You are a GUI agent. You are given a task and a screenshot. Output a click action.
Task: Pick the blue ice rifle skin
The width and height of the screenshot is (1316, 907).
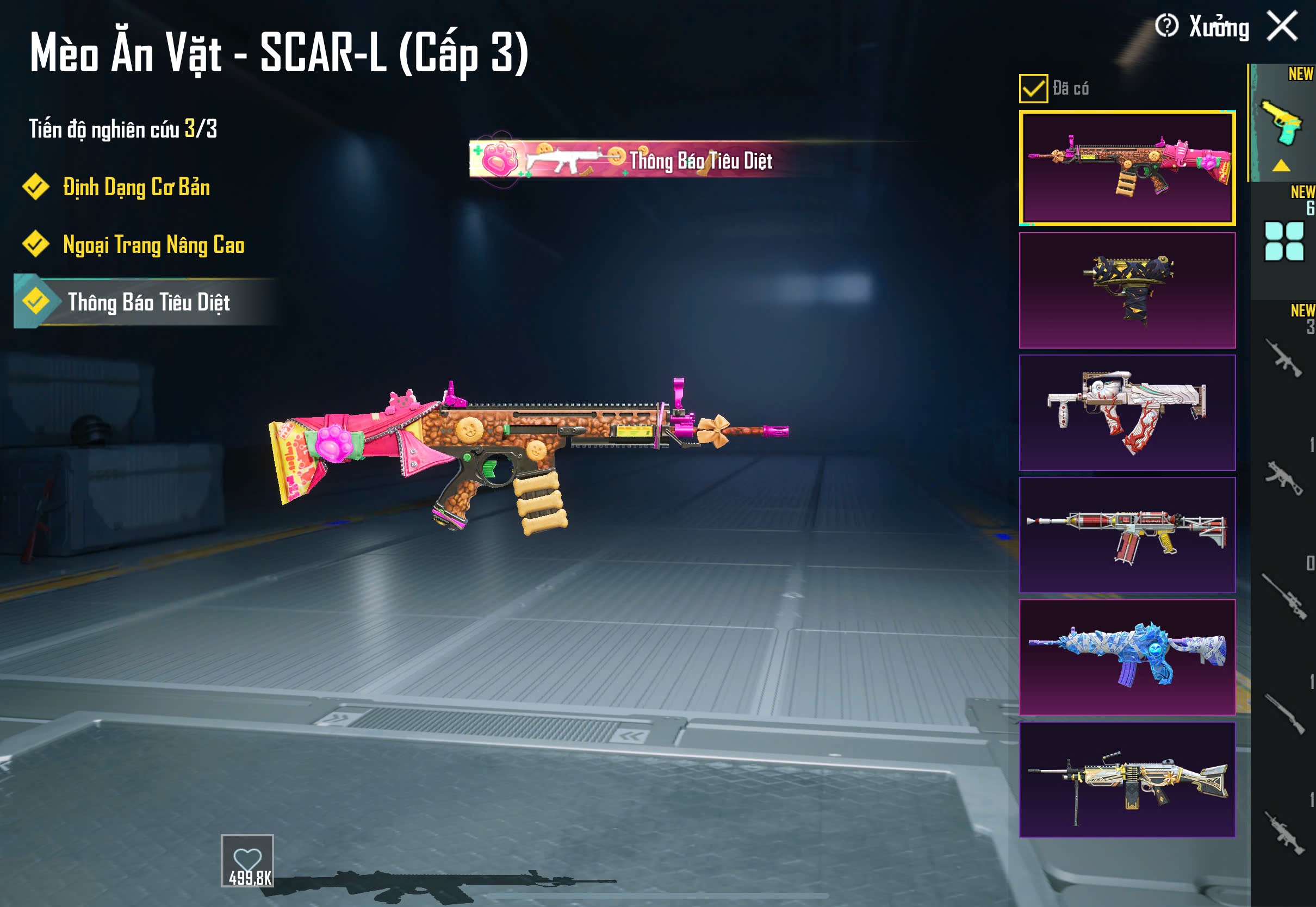click(x=1127, y=657)
